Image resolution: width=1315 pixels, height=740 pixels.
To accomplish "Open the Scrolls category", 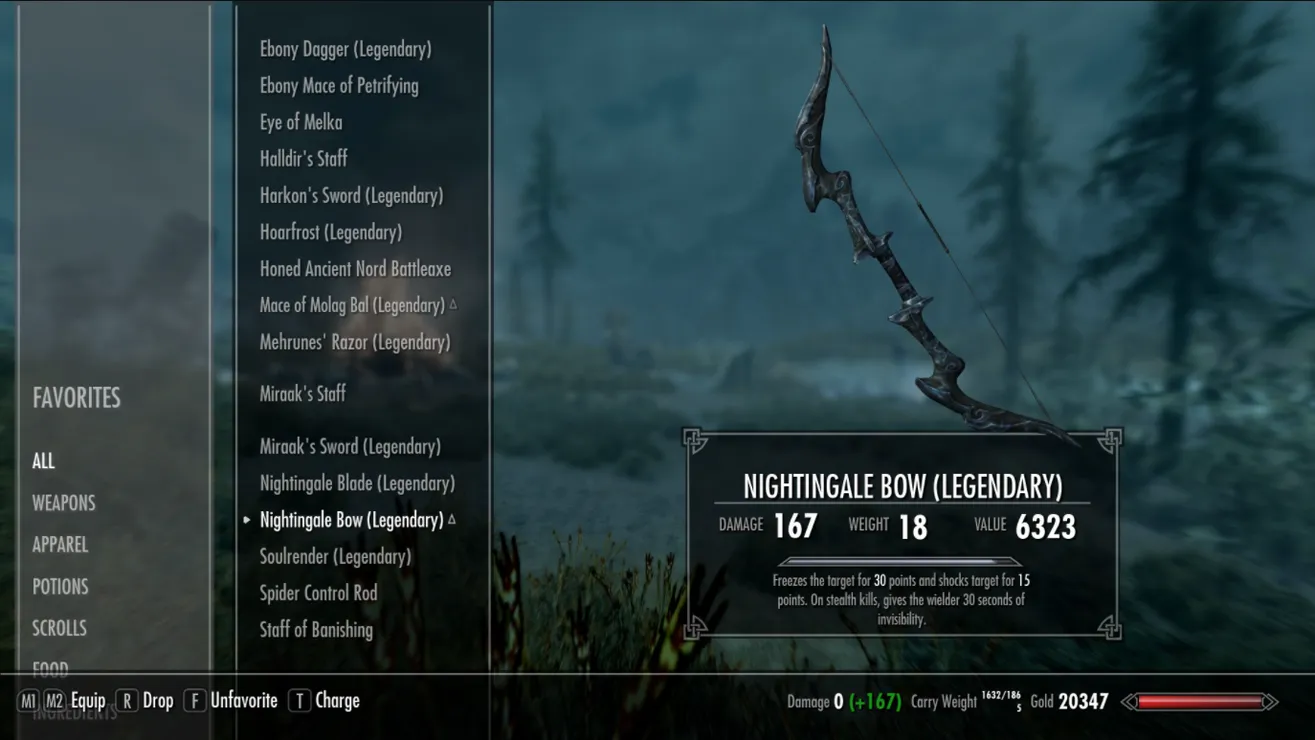I will click(59, 629).
